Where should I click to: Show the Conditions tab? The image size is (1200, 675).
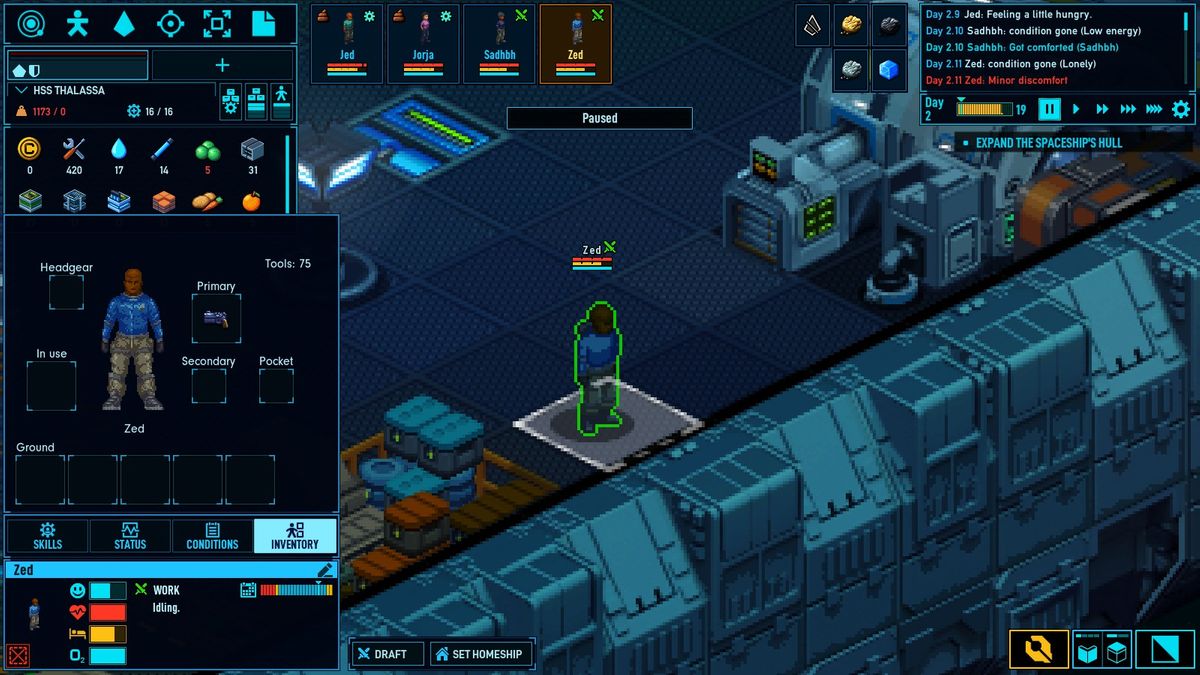[212, 536]
